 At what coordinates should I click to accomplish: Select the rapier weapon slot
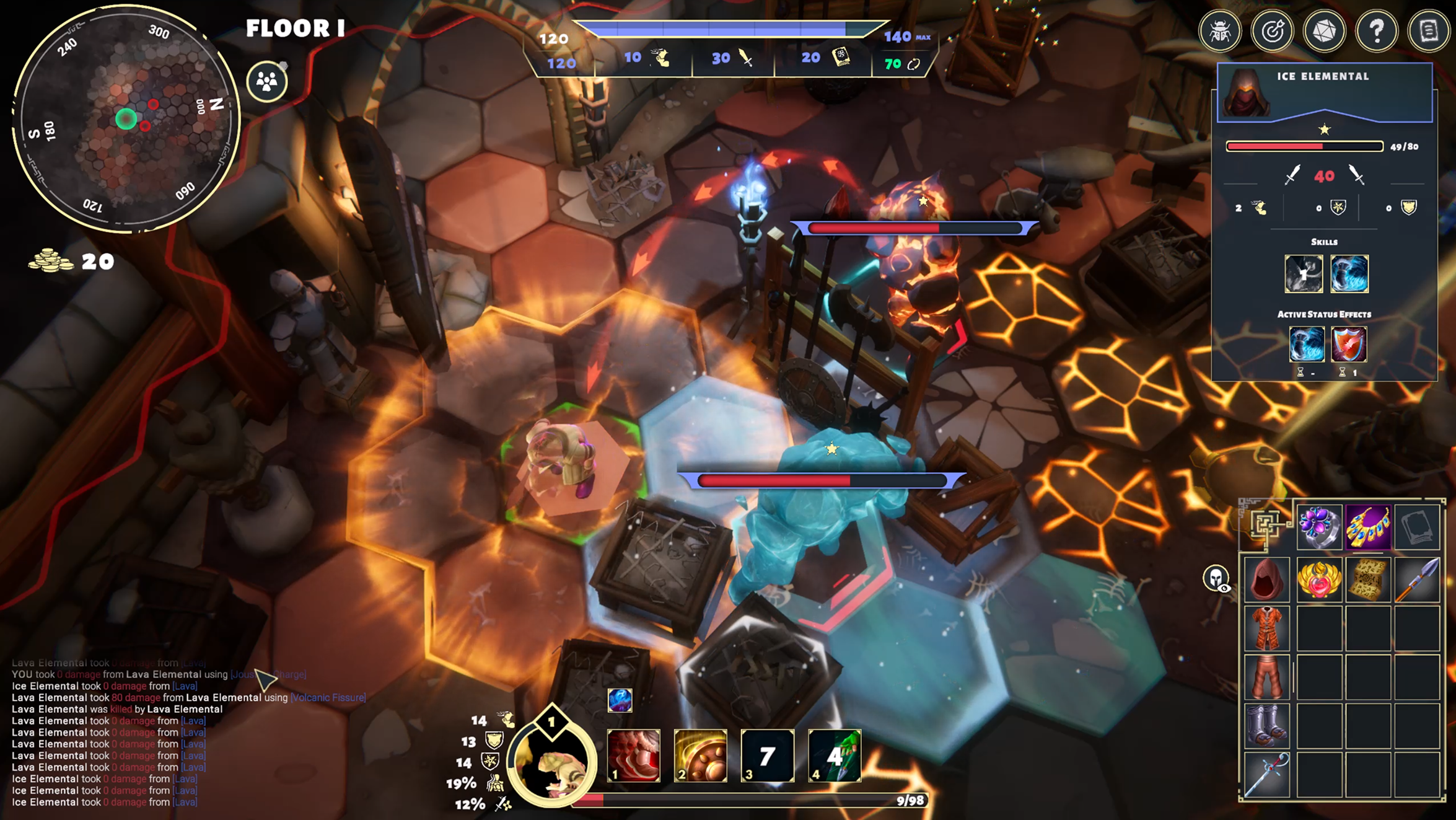pos(1266,775)
